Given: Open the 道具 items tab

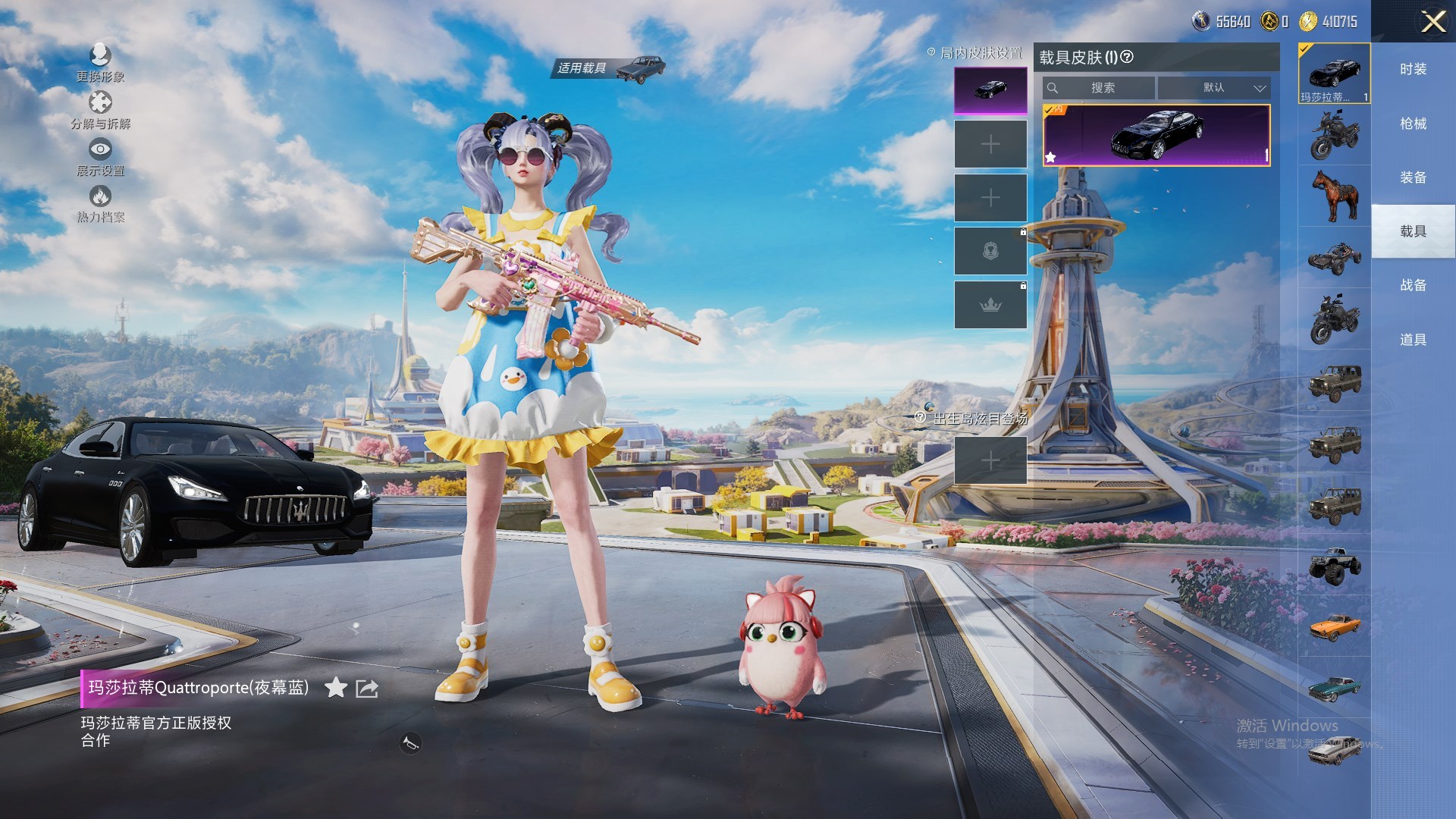Looking at the screenshot, I should tap(1413, 340).
